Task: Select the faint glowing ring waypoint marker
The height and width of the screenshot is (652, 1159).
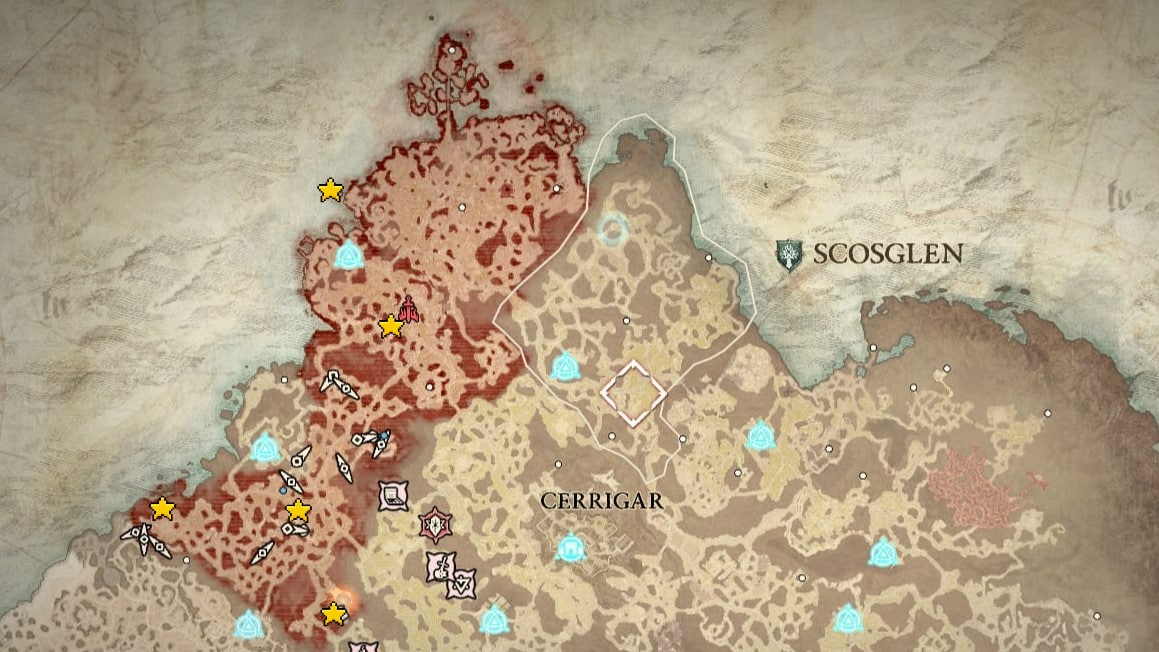Action: click(612, 232)
